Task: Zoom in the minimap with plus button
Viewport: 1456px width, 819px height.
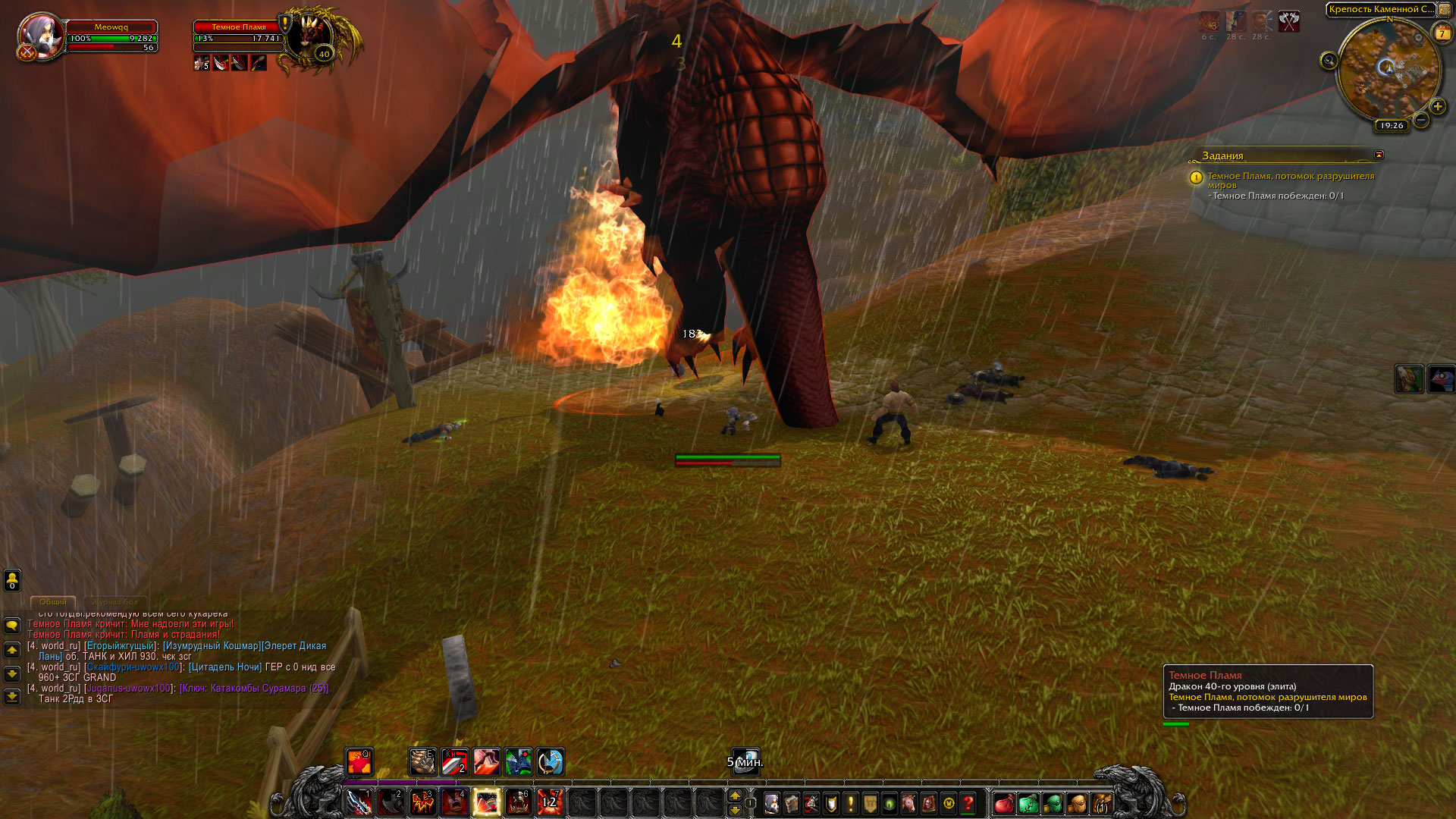Action: tap(1437, 106)
